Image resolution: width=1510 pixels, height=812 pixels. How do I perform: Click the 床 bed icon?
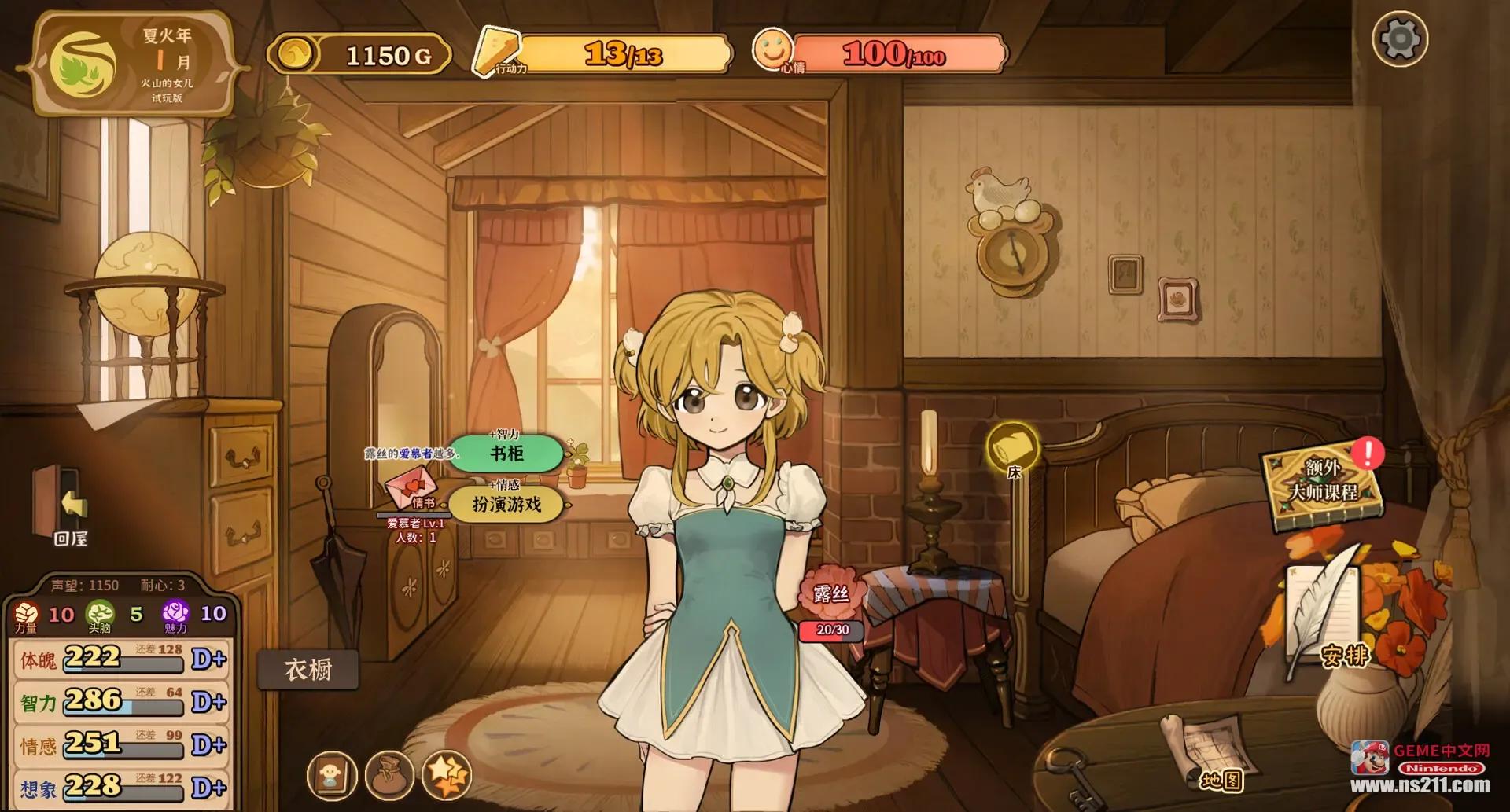point(1013,450)
